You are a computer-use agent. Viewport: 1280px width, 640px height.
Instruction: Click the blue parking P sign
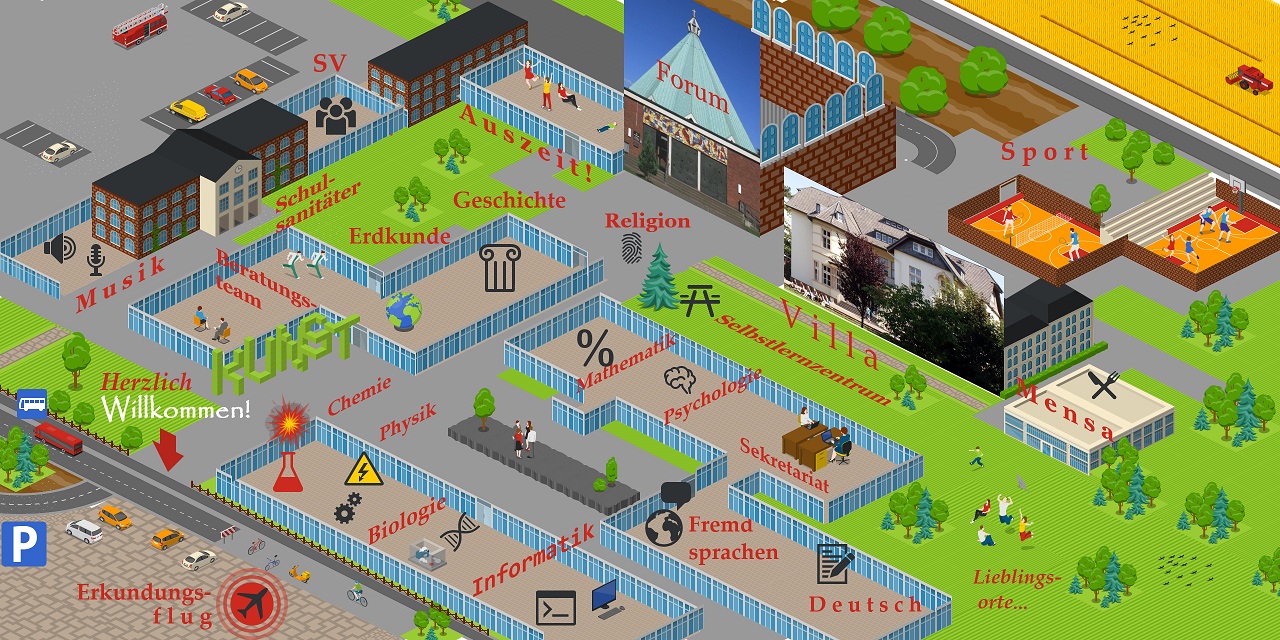(x=24, y=543)
